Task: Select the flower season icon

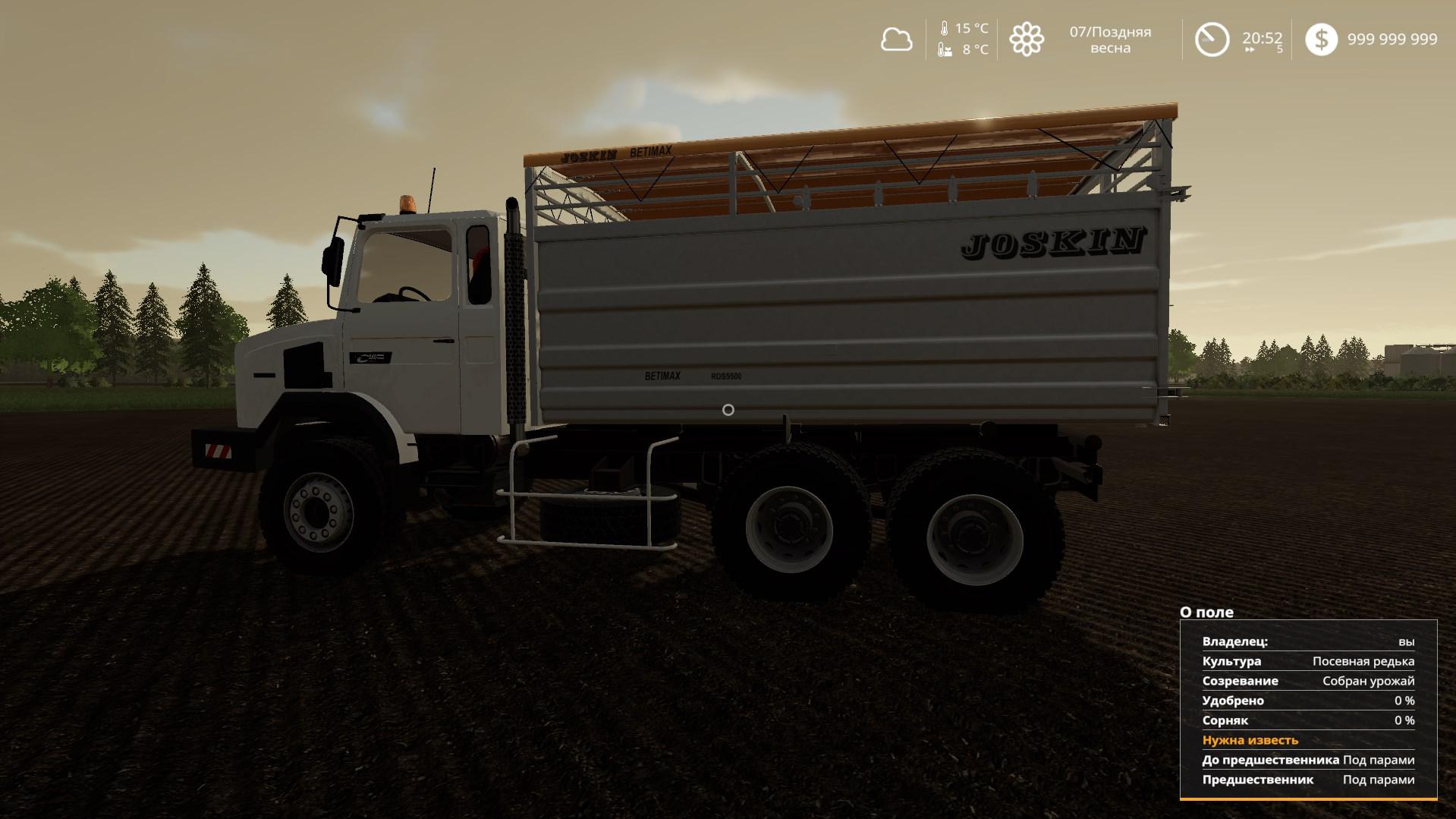Action: (x=1027, y=39)
